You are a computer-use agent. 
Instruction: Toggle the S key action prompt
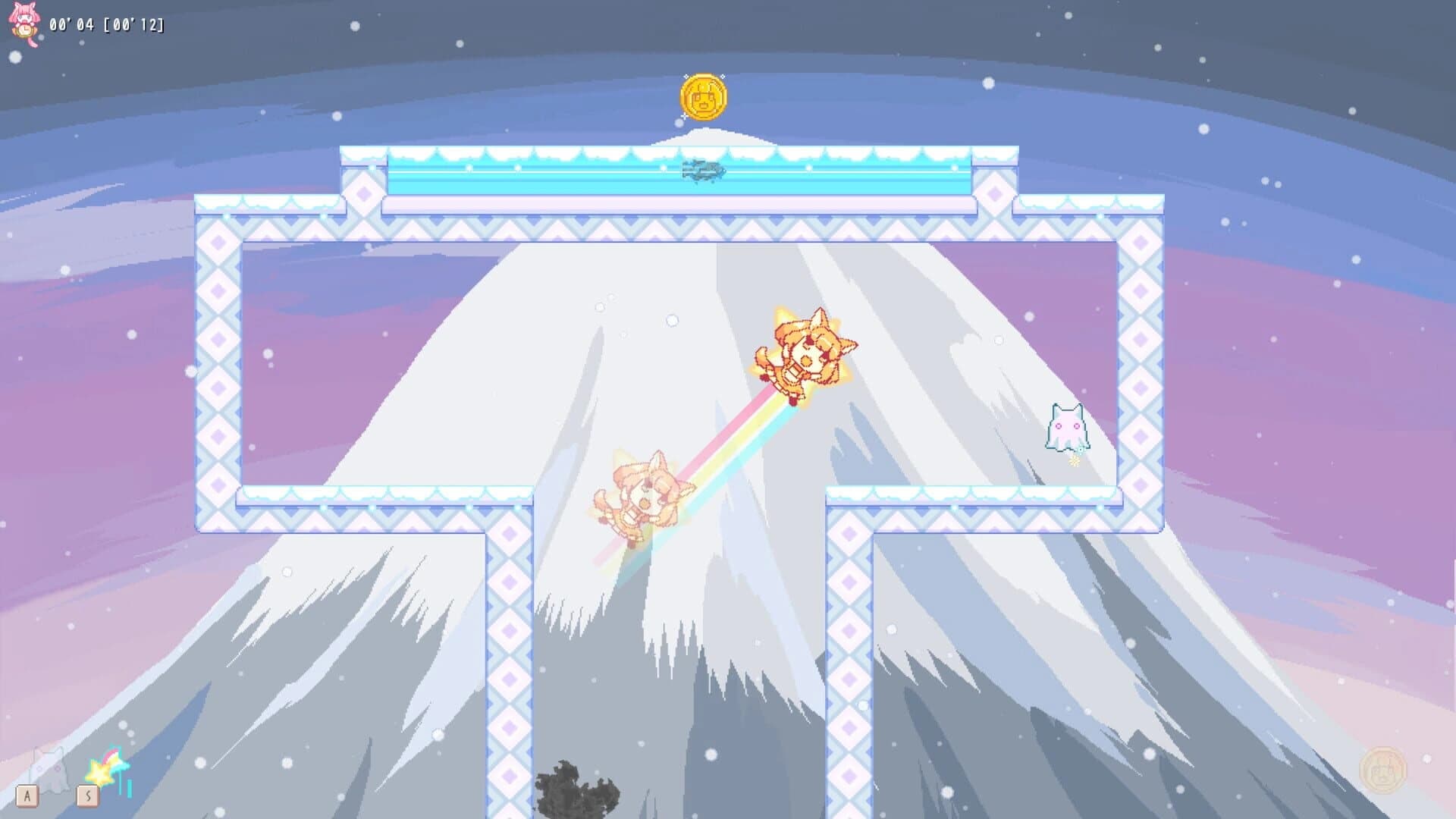(88, 795)
